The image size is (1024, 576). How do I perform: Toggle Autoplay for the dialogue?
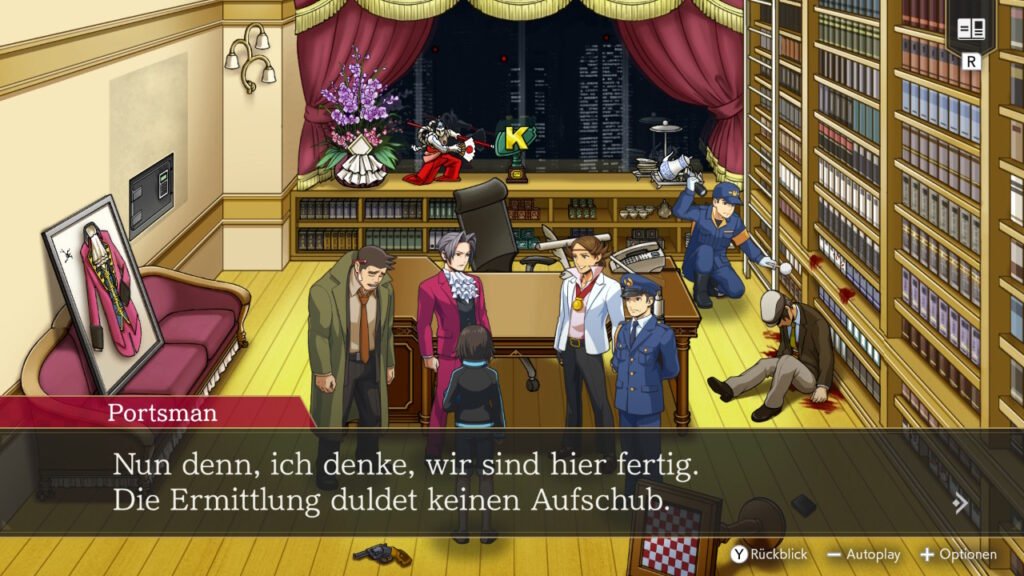pyautogui.click(x=863, y=554)
